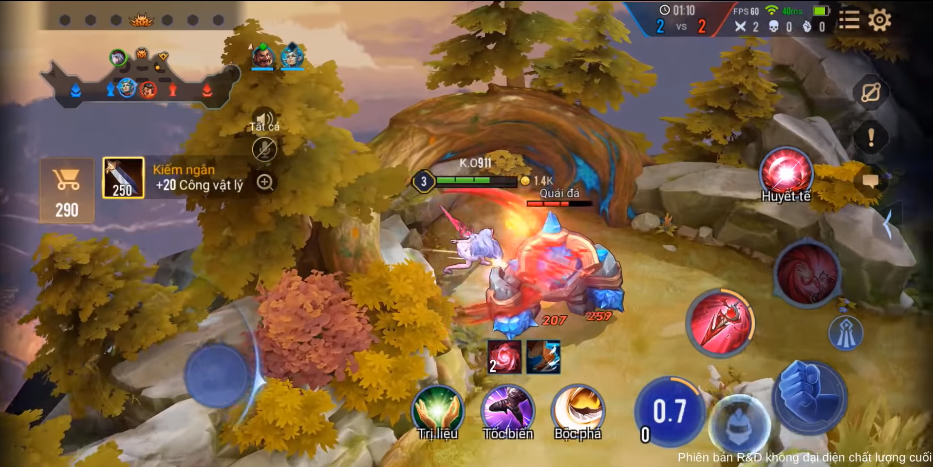
Task: Select the tower-target button
Action: coord(845,332)
